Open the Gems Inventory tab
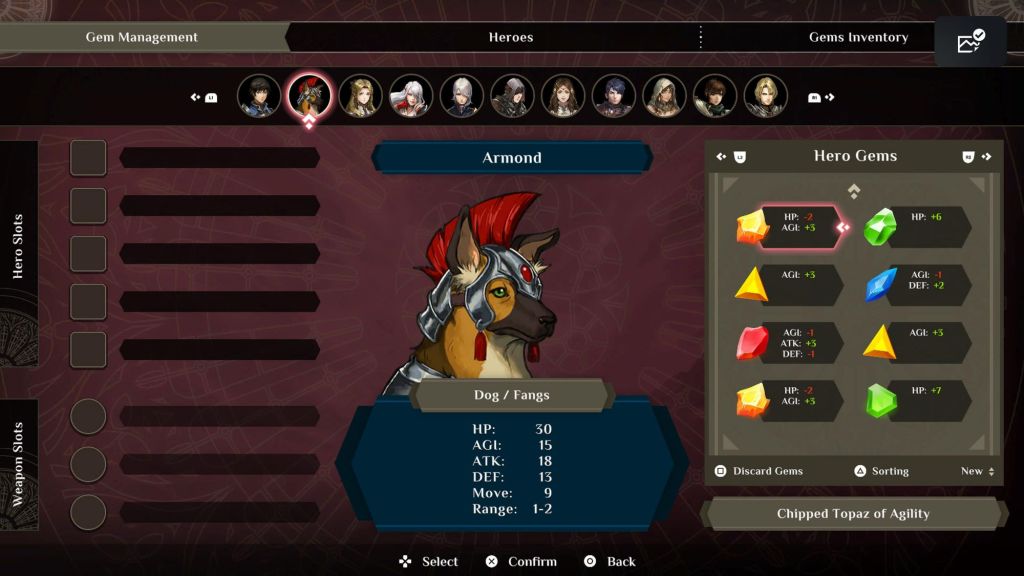The image size is (1024, 576). [858, 37]
